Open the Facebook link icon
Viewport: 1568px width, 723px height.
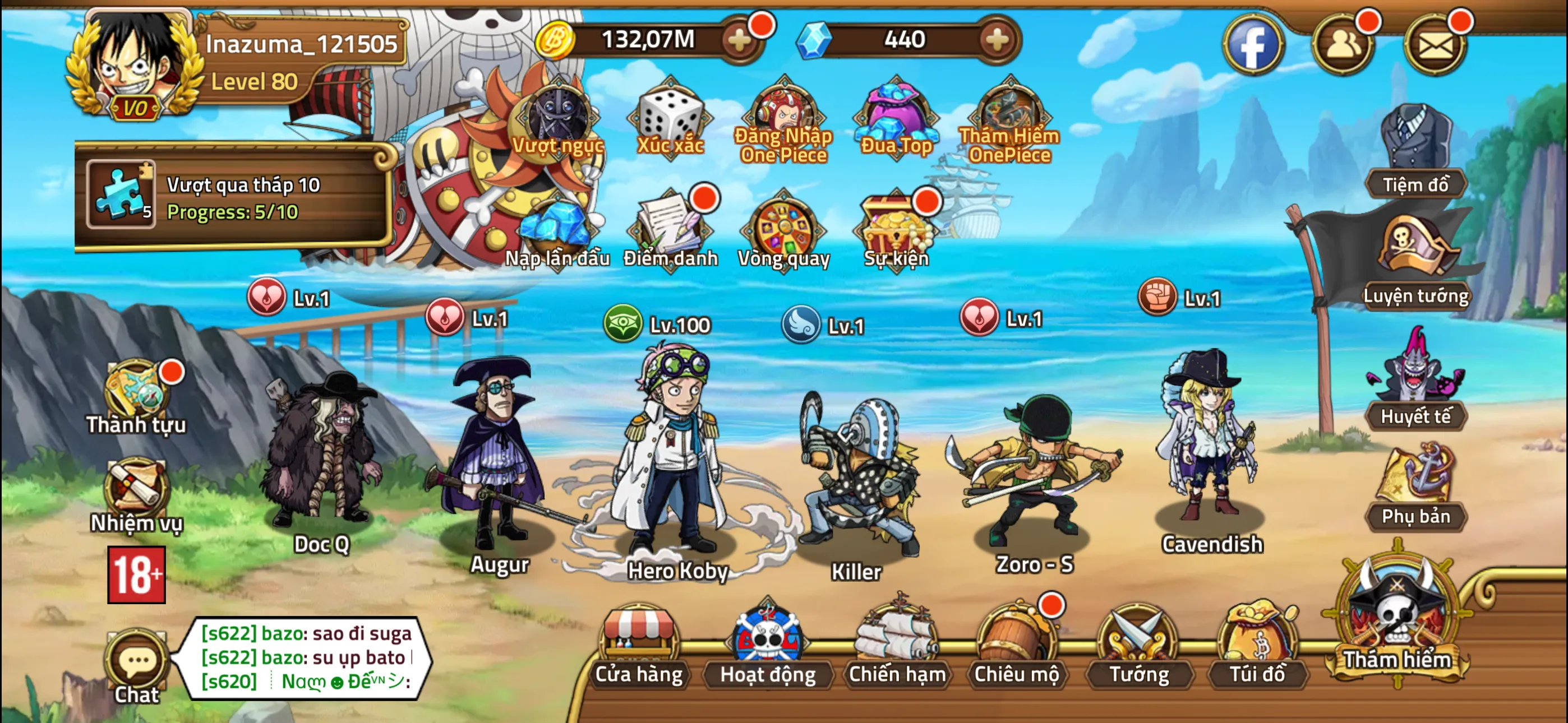tap(1253, 44)
